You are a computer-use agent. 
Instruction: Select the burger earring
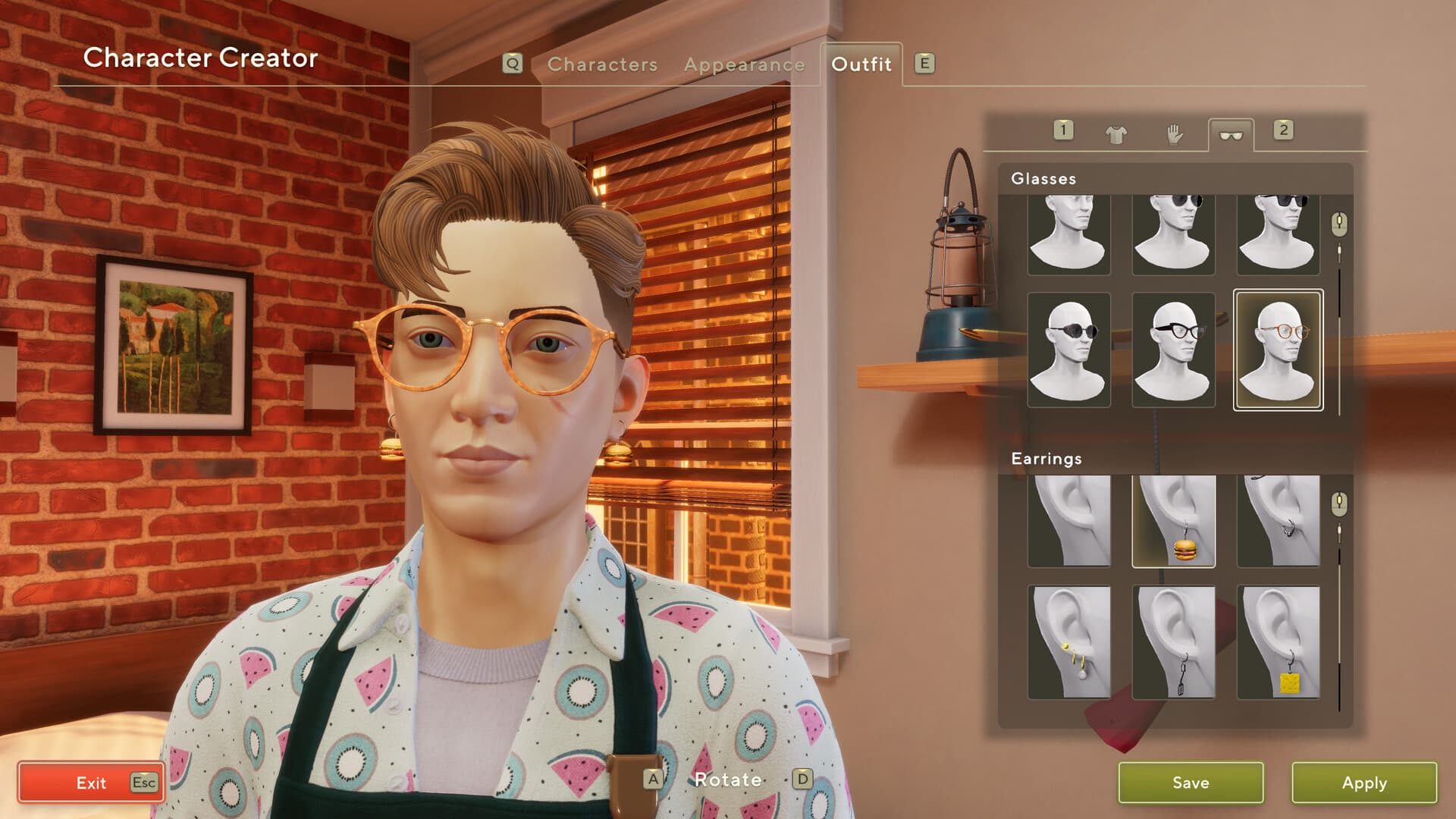click(1173, 522)
